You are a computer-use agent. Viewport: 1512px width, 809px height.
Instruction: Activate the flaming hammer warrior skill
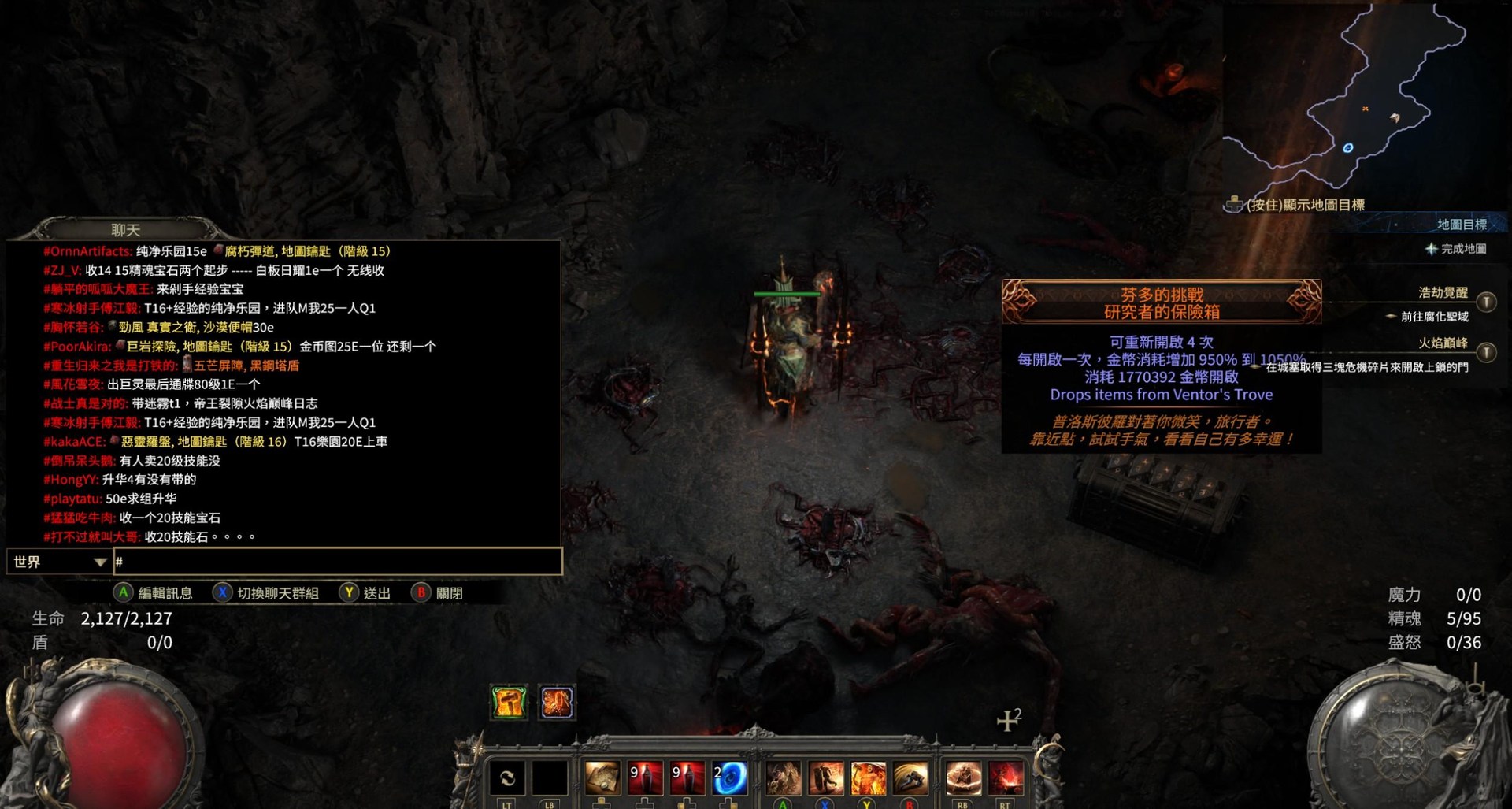(x=868, y=778)
